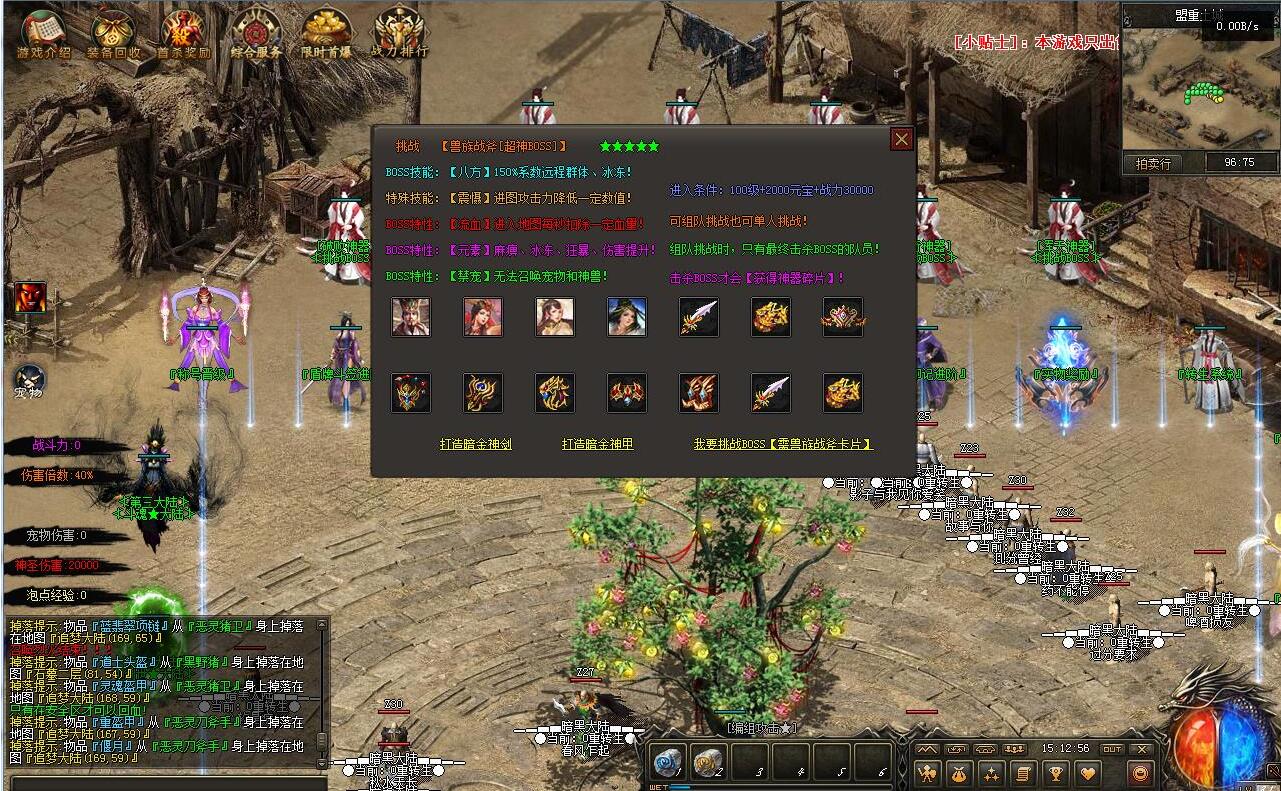Image resolution: width=1281 pixels, height=791 pixels.
Task: Select the first hotbar scroll item
Action: [667, 763]
